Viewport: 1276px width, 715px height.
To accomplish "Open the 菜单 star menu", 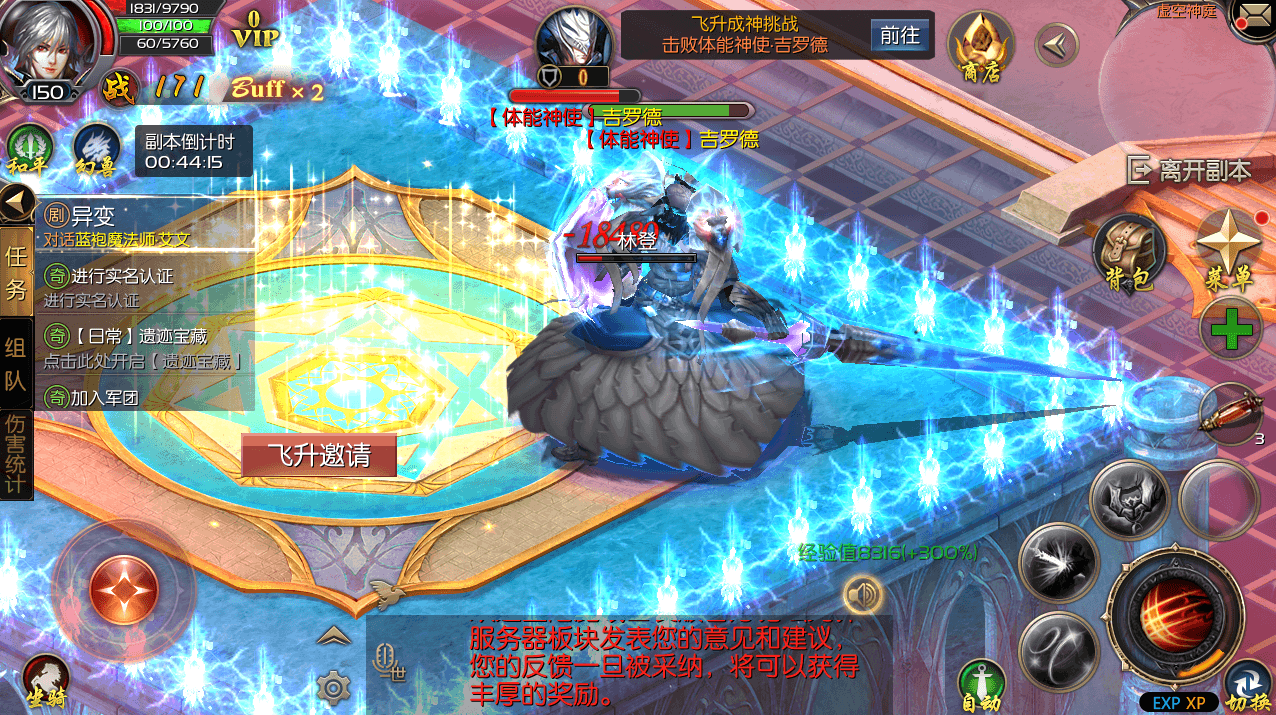I will pos(1229,250).
